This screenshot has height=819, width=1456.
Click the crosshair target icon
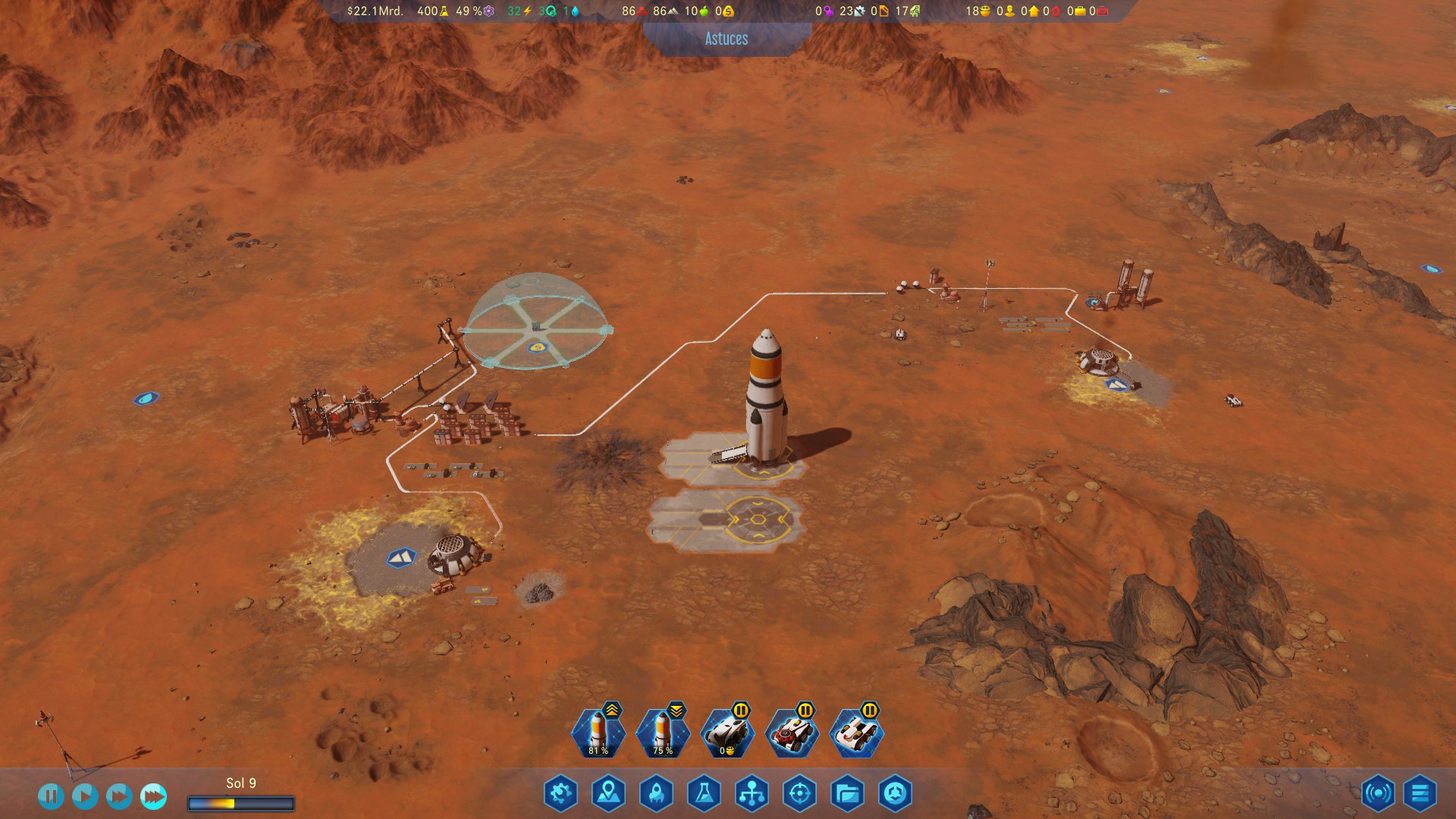click(799, 794)
